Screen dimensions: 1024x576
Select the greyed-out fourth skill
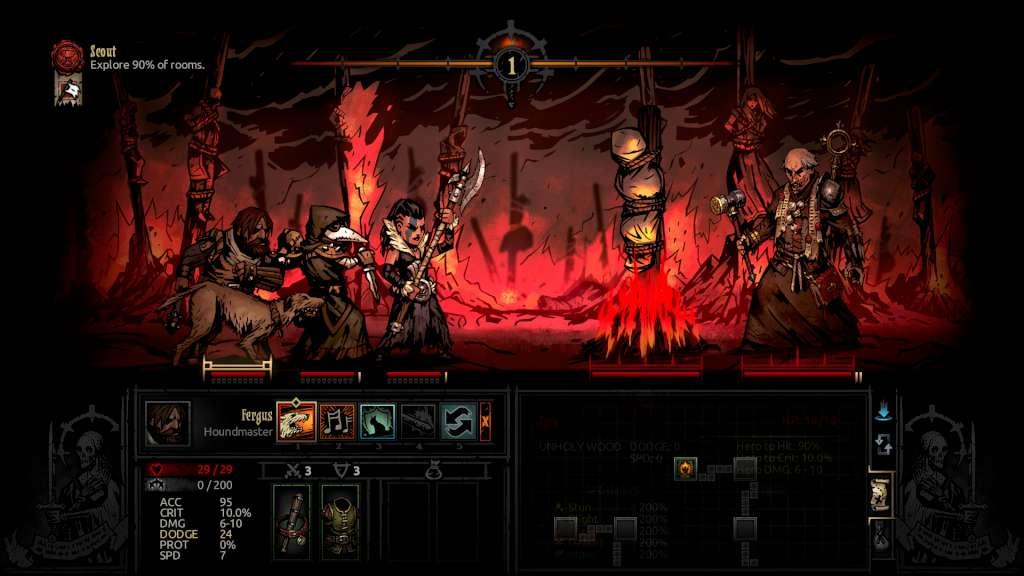pyautogui.click(x=418, y=422)
